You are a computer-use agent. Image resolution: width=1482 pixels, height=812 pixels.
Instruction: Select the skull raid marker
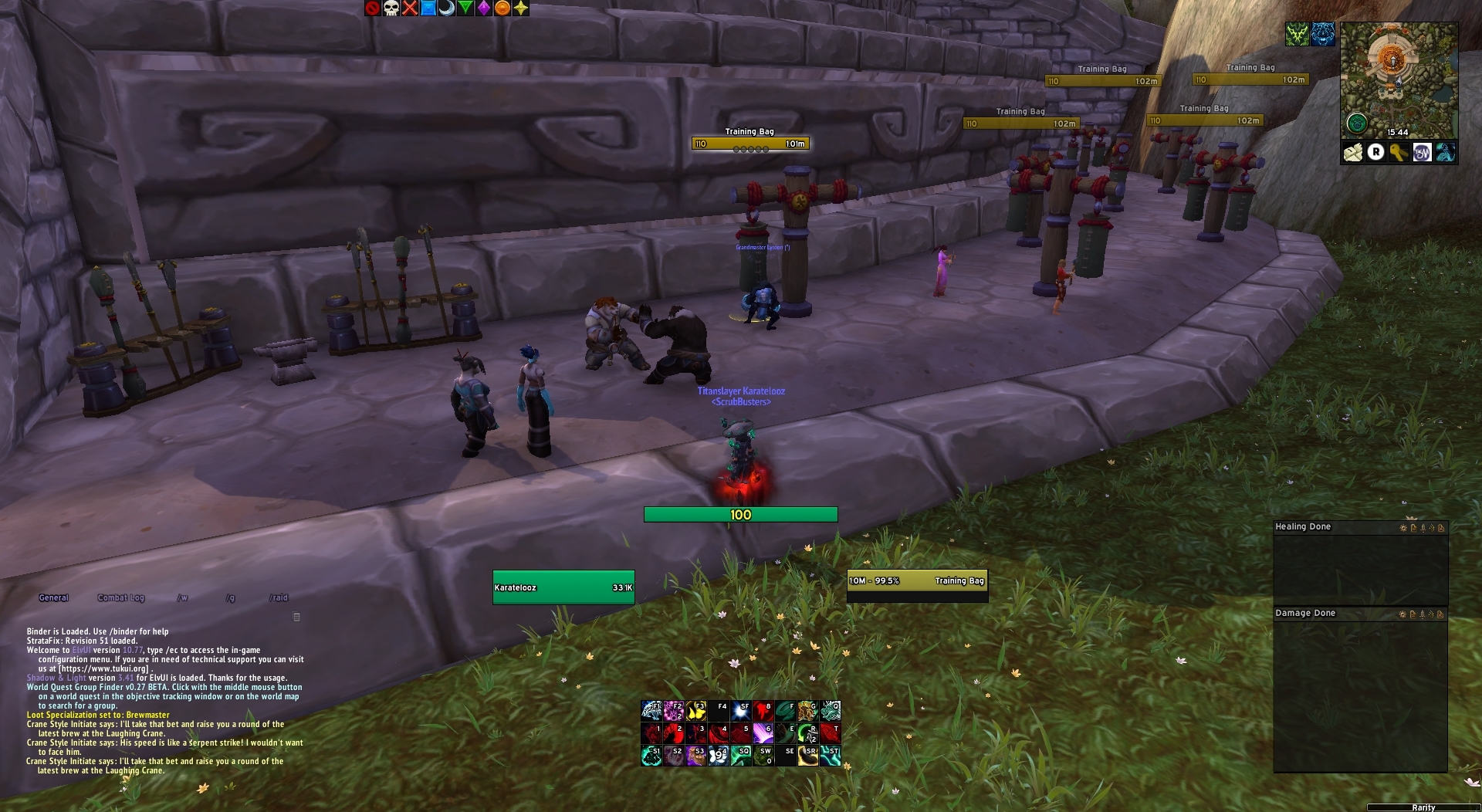(391, 8)
